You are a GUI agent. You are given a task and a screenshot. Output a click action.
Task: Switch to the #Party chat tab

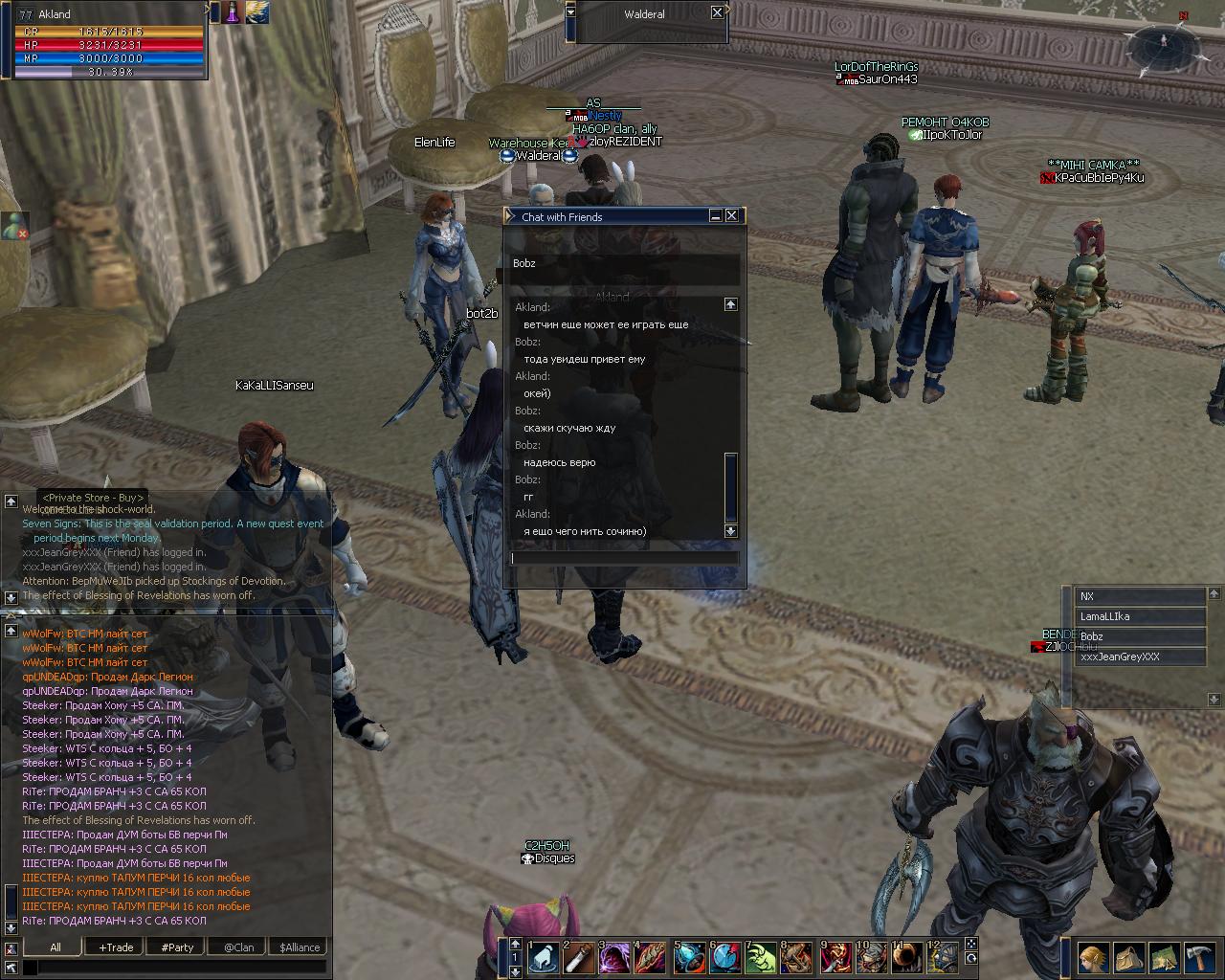tap(177, 947)
